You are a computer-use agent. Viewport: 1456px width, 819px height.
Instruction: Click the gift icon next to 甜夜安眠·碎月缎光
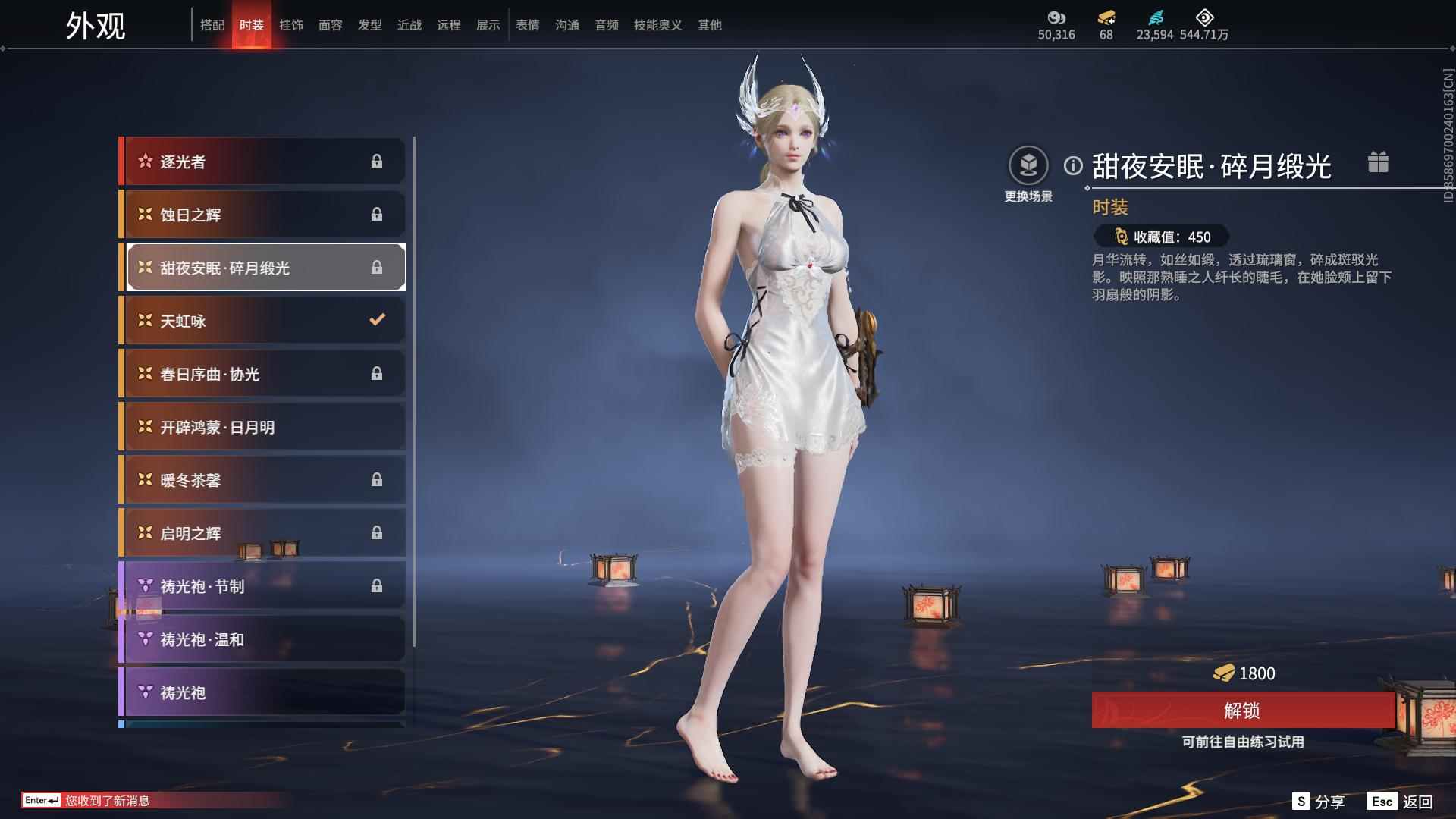click(1379, 162)
